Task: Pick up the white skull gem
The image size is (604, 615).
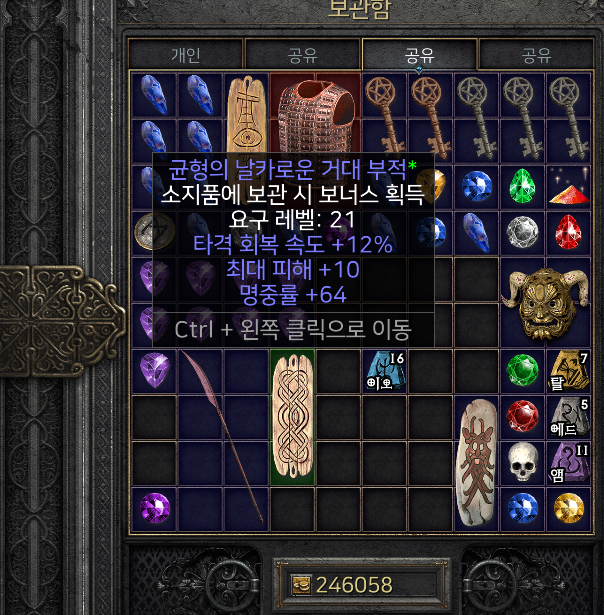Action: 520,461
